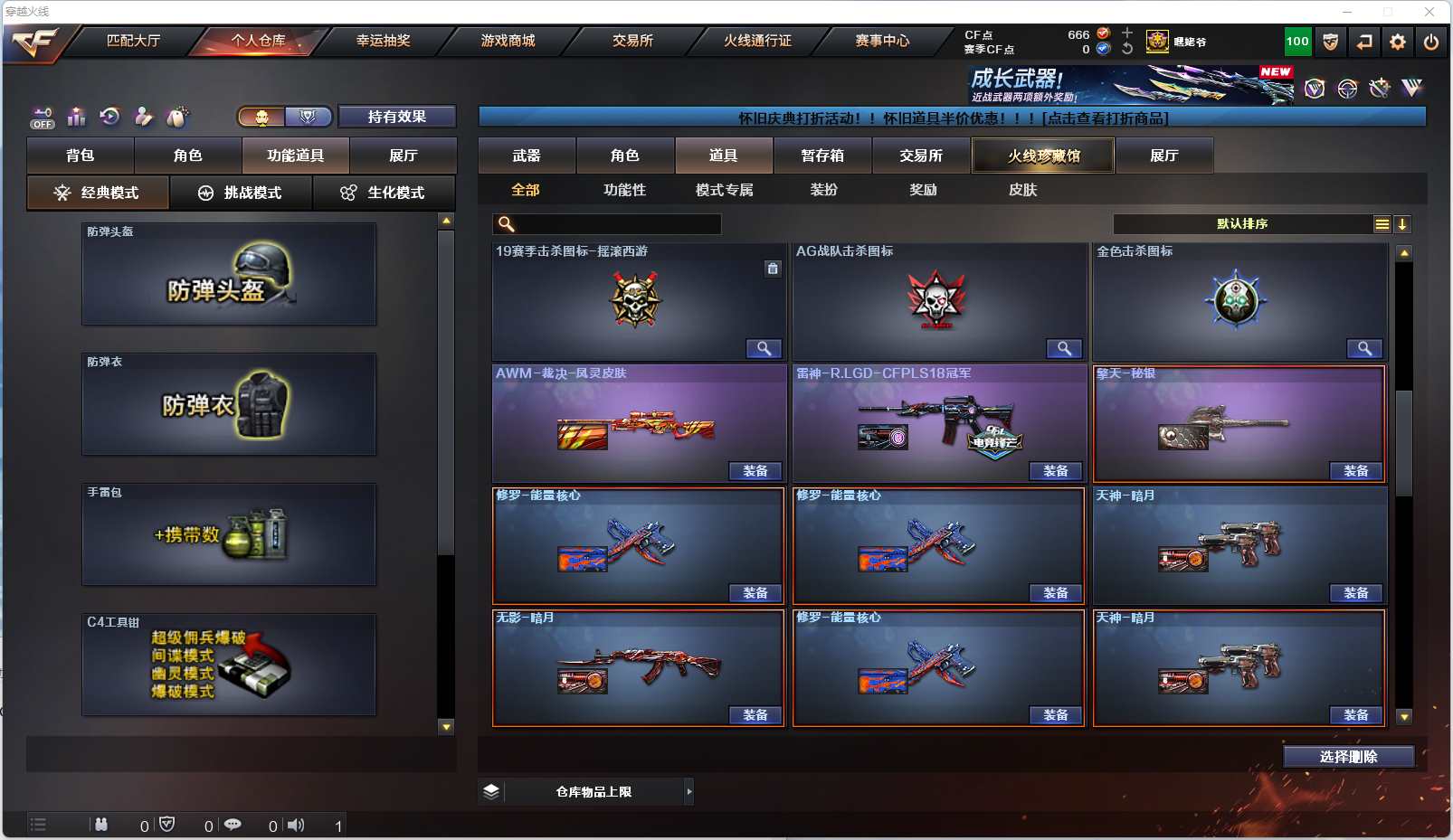Open the settings gear icon
The width and height of the screenshot is (1453, 840).
pos(1398,42)
